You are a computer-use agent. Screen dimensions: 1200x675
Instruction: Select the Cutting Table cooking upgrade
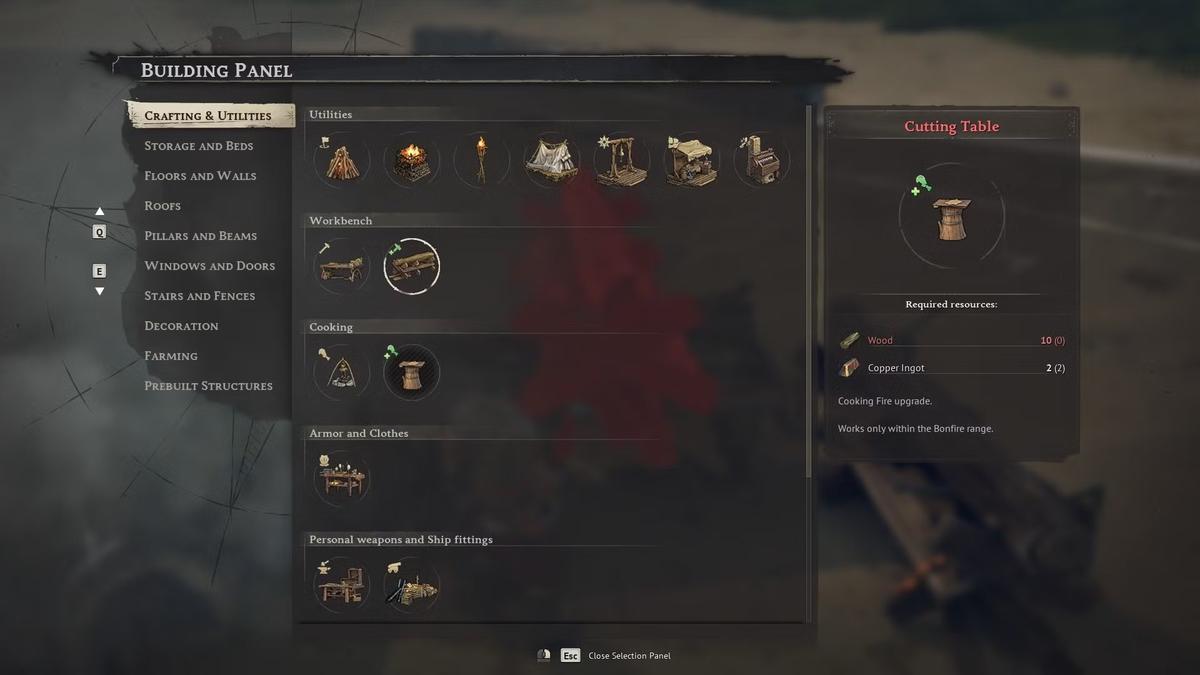click(x=411, y=373)
